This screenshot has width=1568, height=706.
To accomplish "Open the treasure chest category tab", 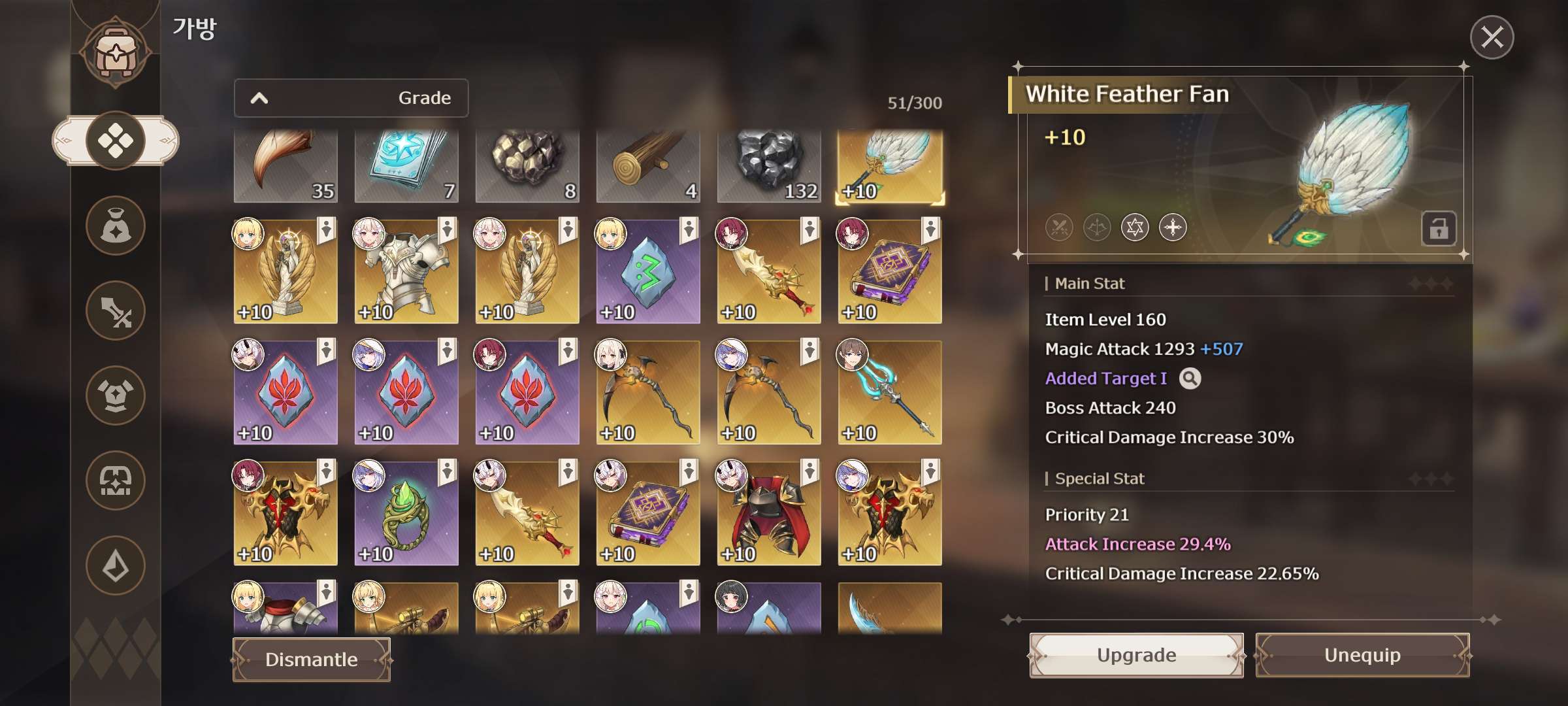I will [116, 480].
